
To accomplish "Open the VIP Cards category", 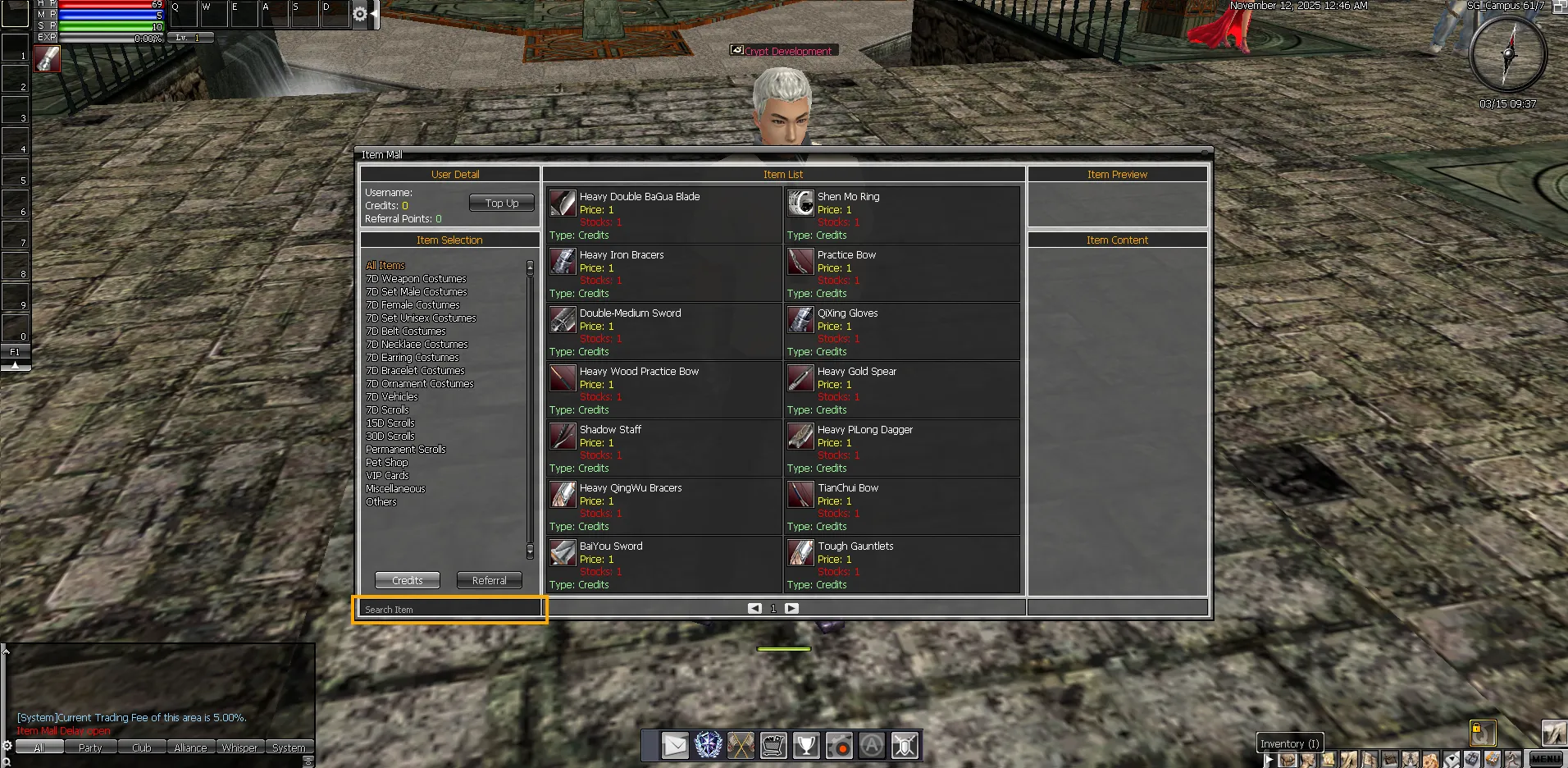I will pyautogui.click(x=387, y=476).
